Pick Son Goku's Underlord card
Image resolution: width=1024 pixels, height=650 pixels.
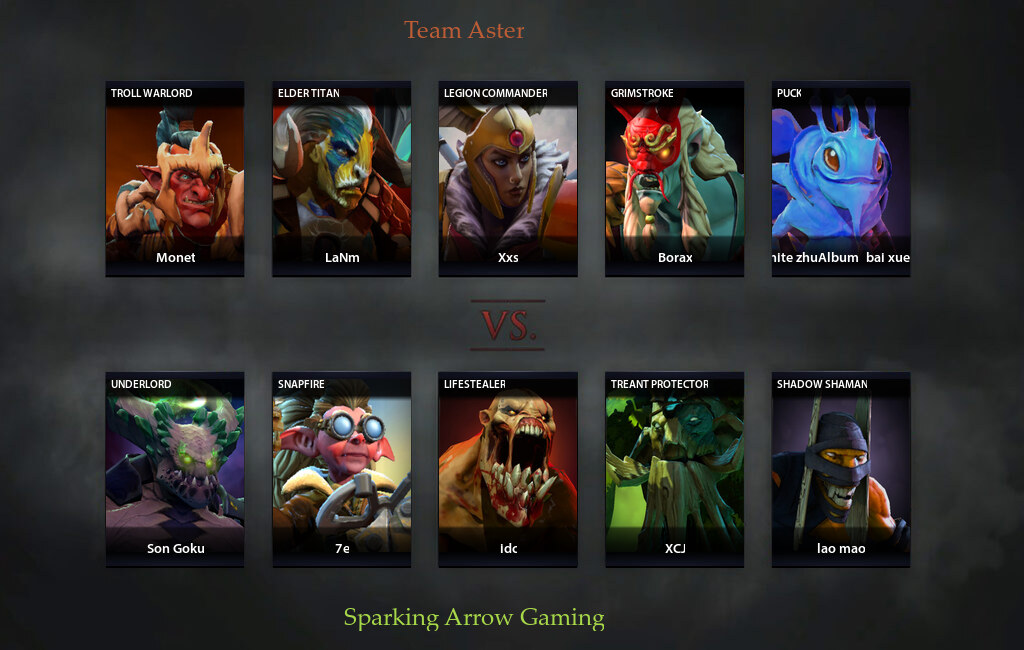point(175,469)
